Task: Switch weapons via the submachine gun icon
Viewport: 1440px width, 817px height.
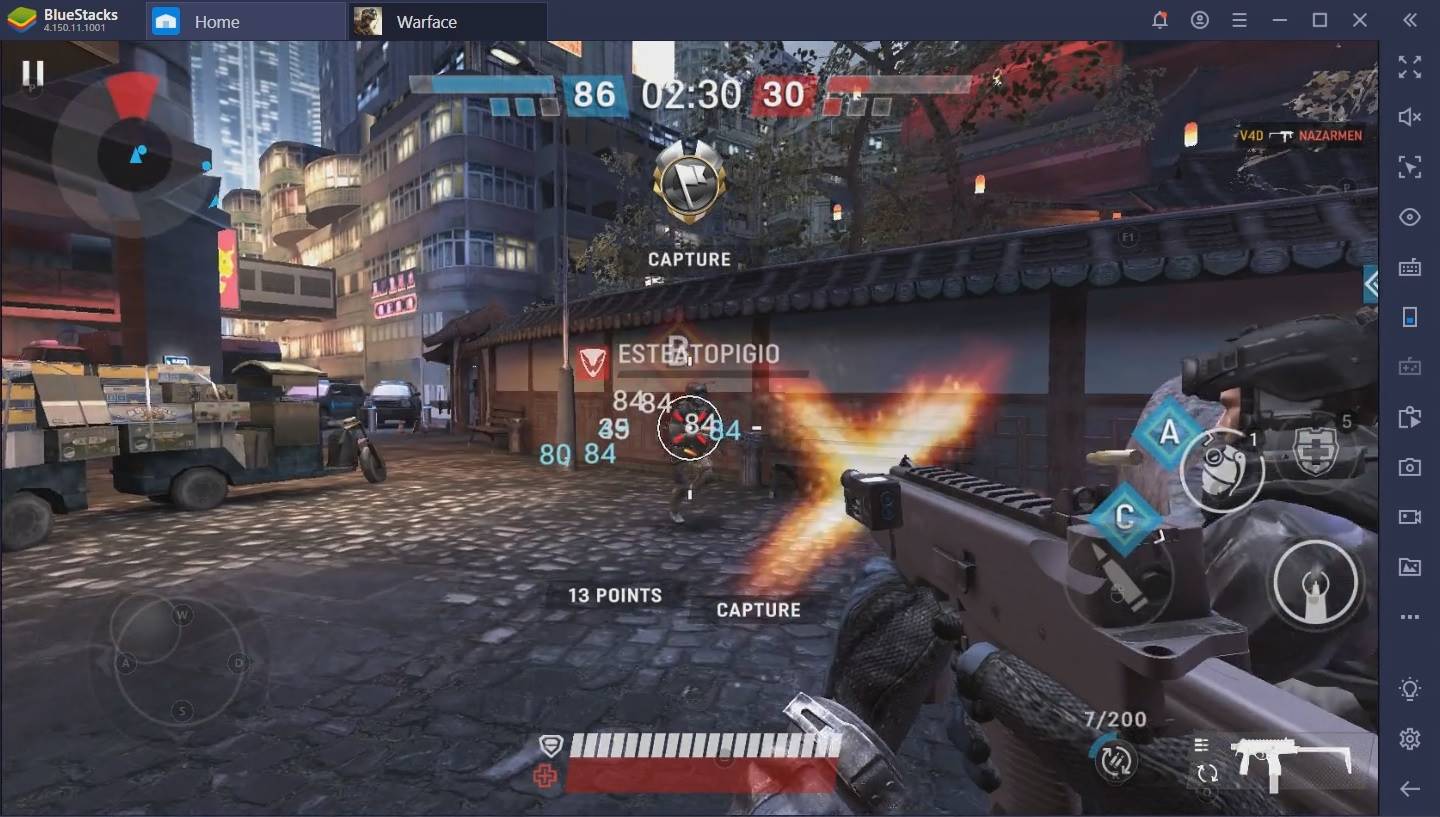Action: coord(1290,762)
